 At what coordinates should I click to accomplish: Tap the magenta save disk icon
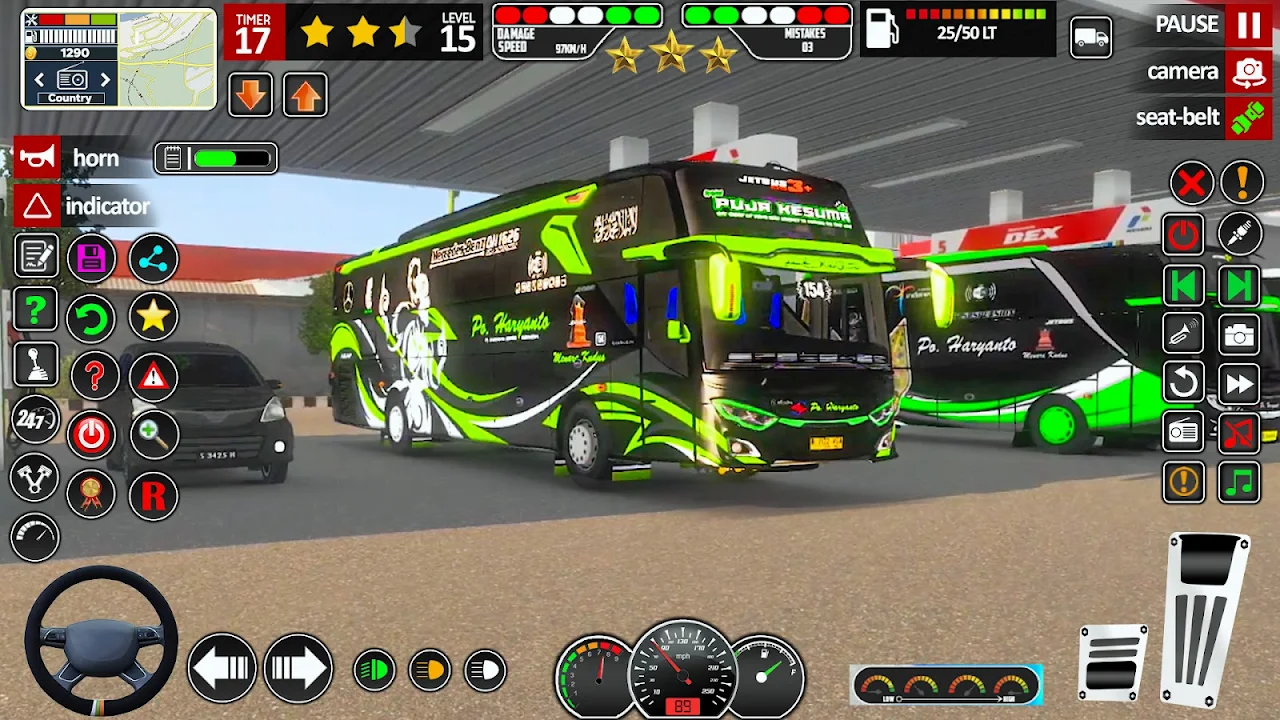point(92,259)
